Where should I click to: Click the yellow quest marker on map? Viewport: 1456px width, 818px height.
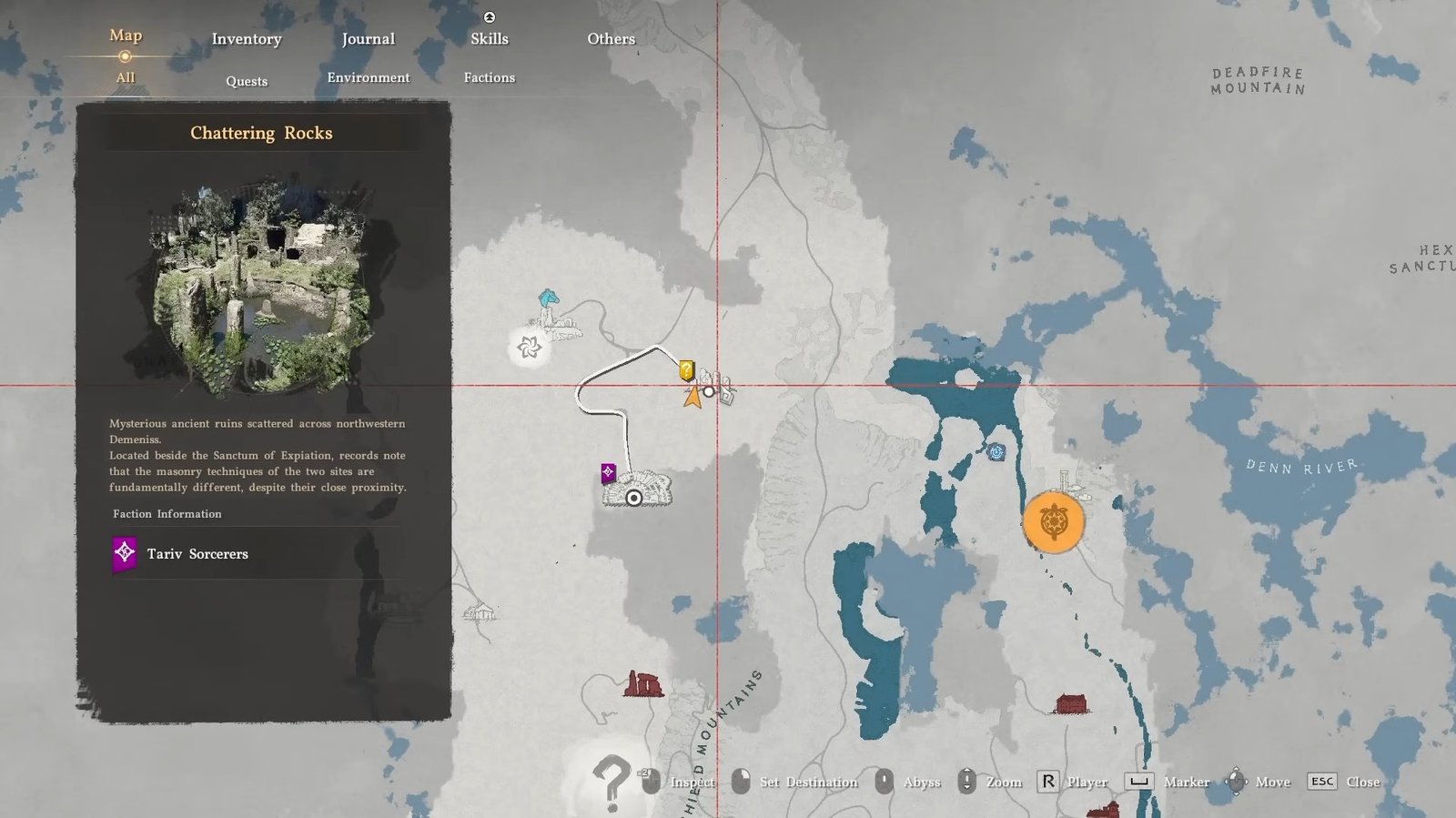coord(686,370)
